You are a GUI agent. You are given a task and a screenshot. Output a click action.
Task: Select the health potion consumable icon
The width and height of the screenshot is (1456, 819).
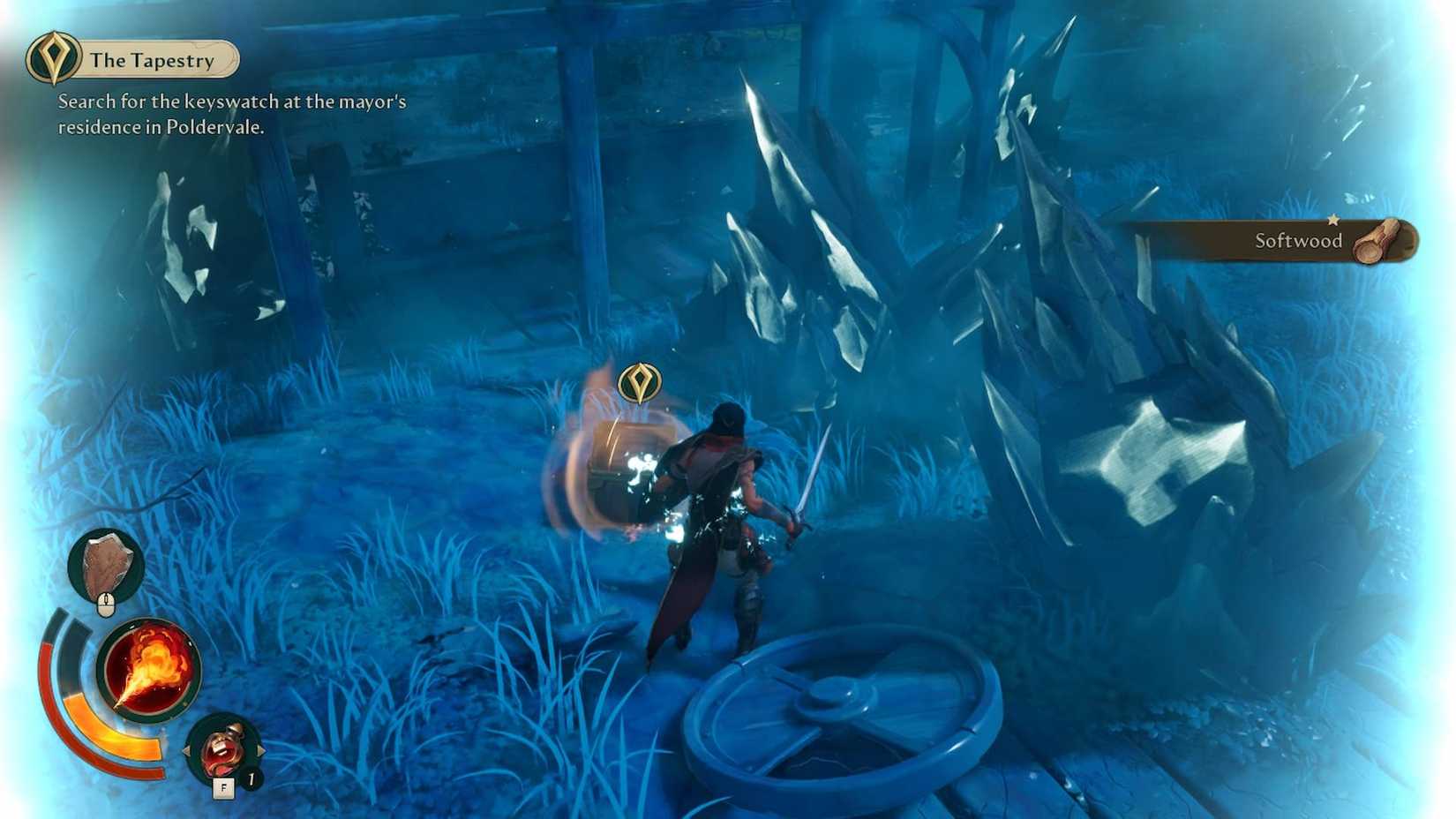(223, 748)
